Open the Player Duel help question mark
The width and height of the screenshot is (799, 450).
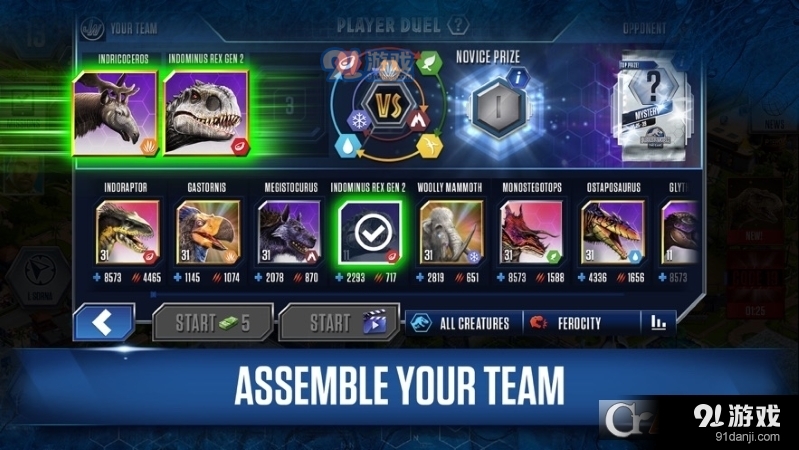click(458, 25)
